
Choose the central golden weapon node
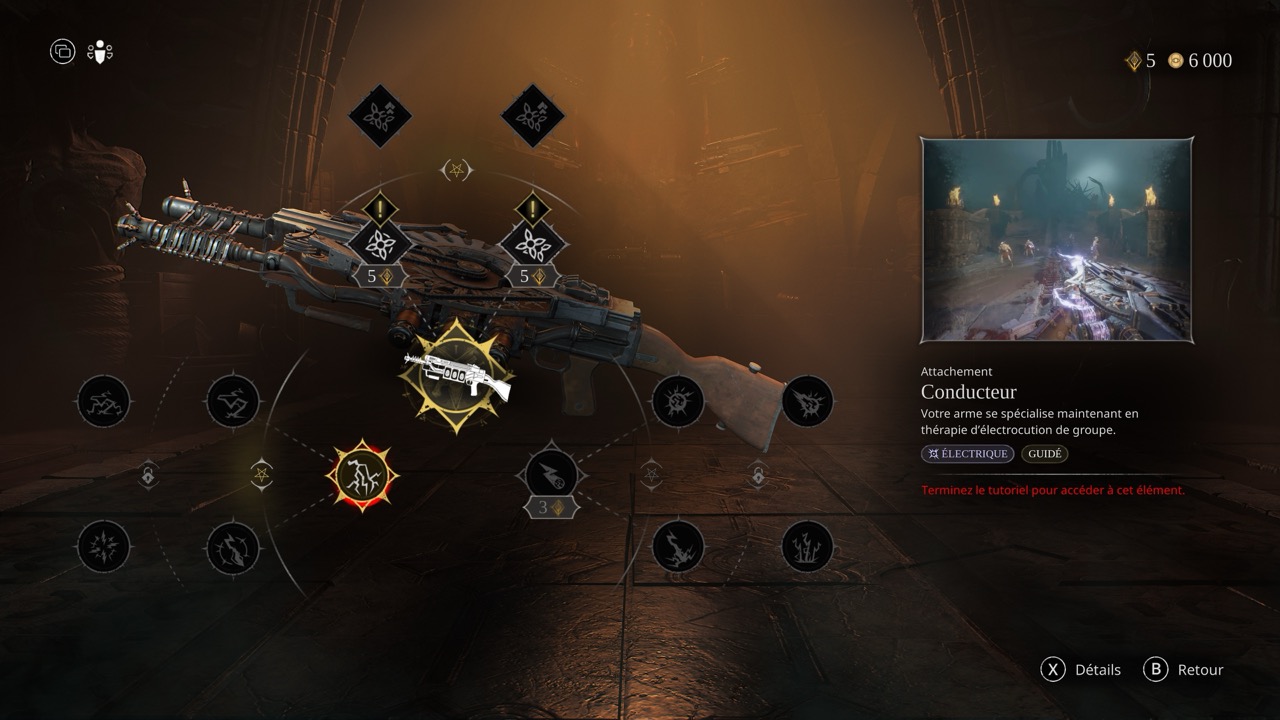(x=457, y=375)
